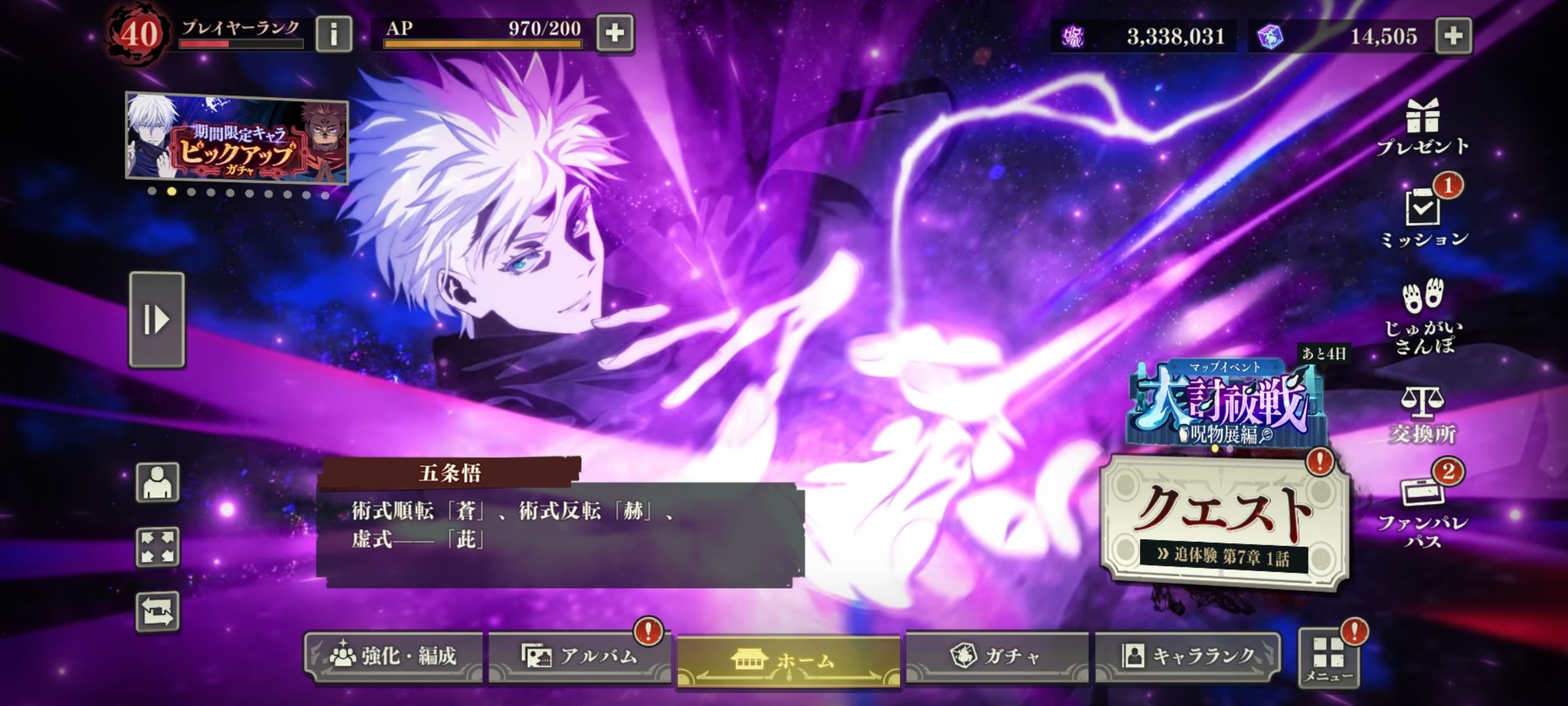Buy more cubes with the plus button
The height and width of the screenshot is (706, 1568).
pos(1453,35)
